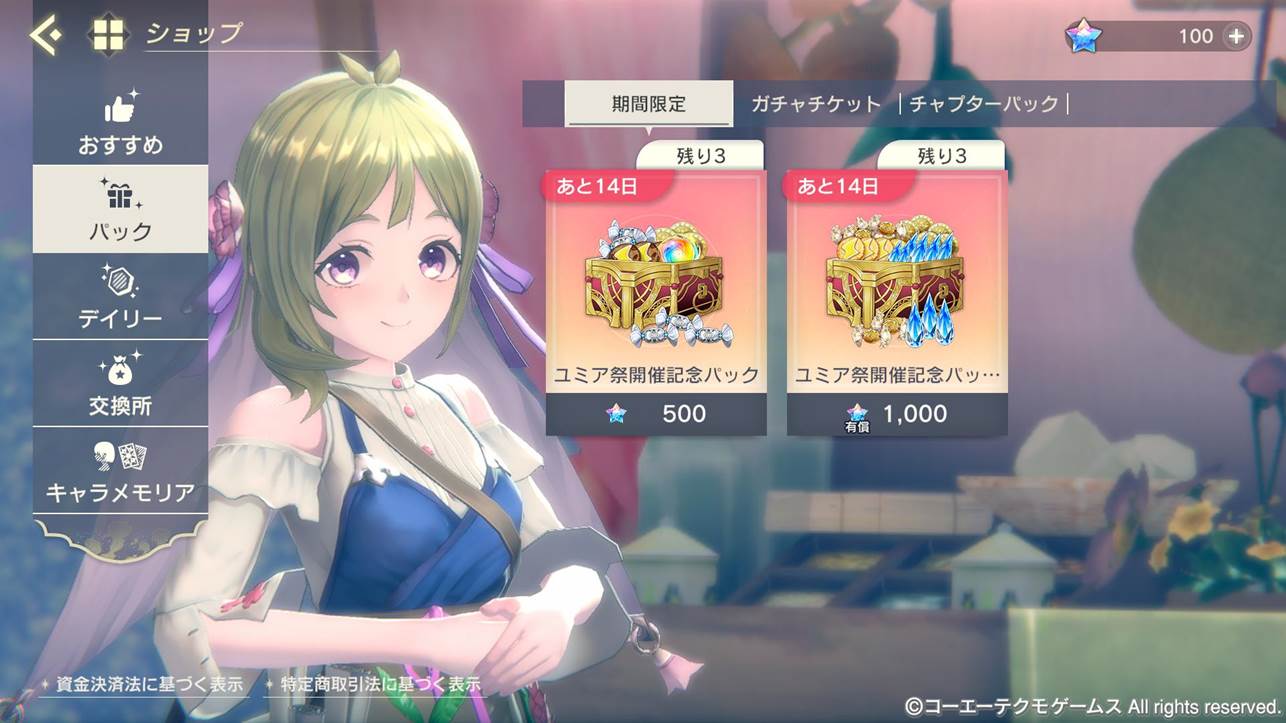Screen dimensions: 1286x723
Task: Choose the 500 gem ユミア祭開催記念パック
Action: coord(656,302)
